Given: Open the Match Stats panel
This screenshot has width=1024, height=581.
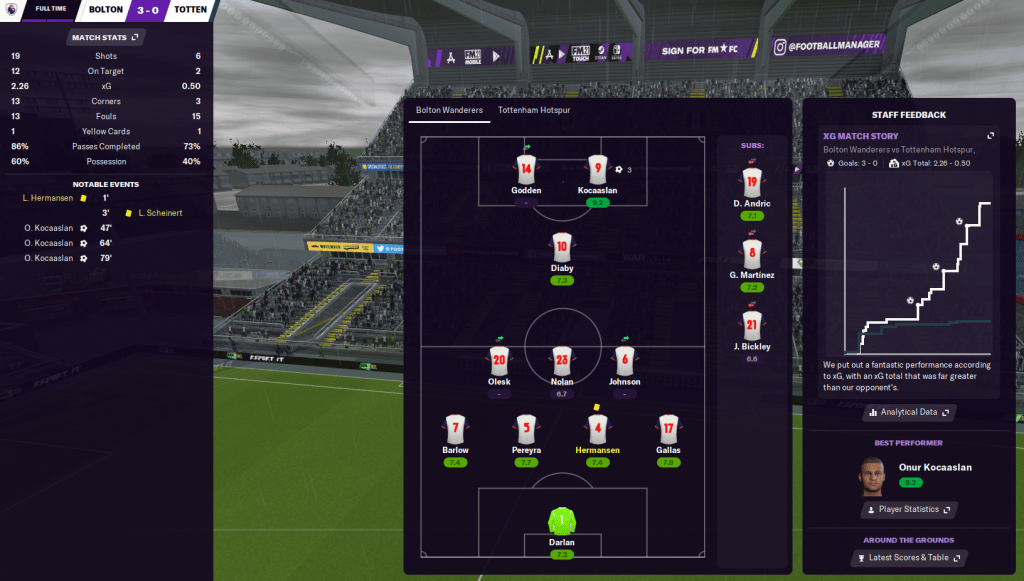Looking at the screenshot, I should [105, 37].
